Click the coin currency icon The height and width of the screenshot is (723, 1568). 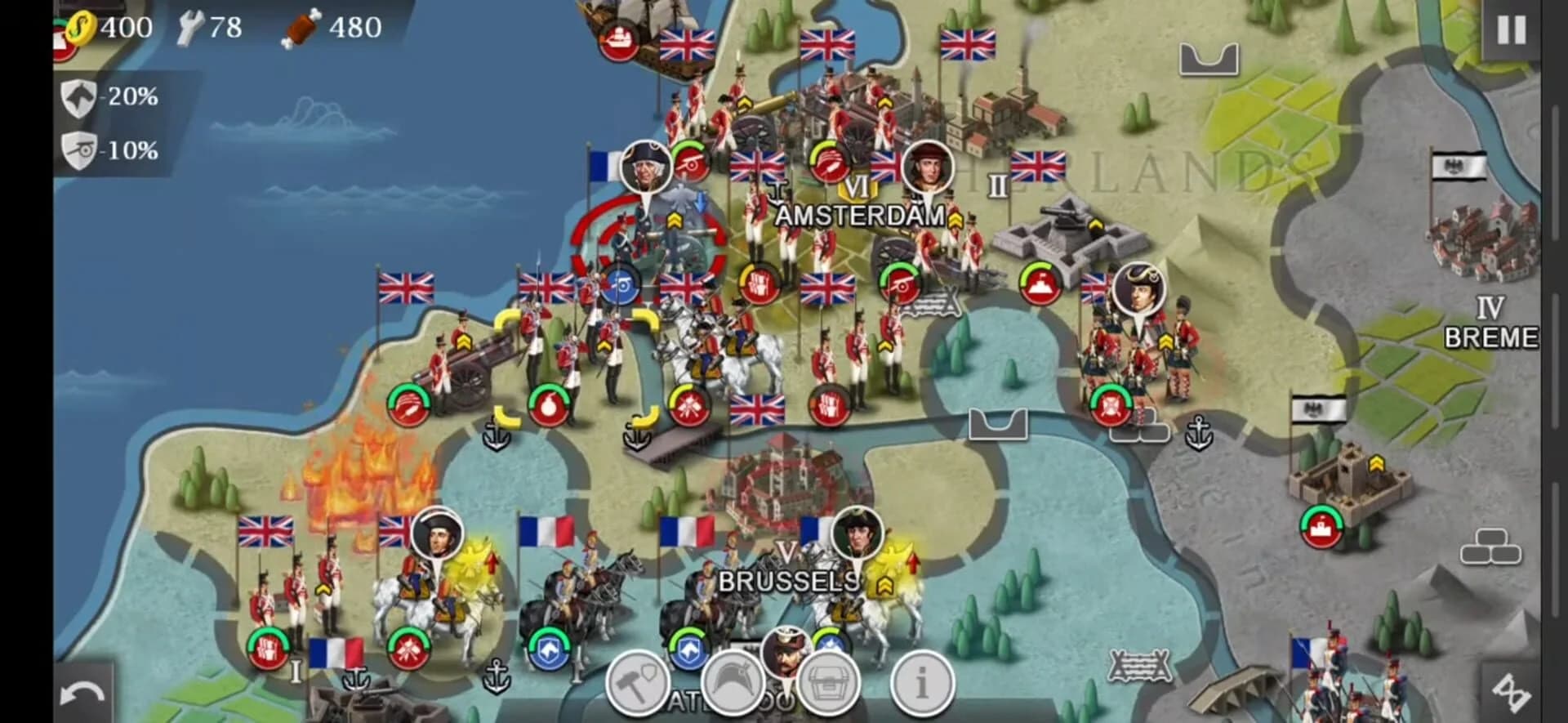(79, 27)
